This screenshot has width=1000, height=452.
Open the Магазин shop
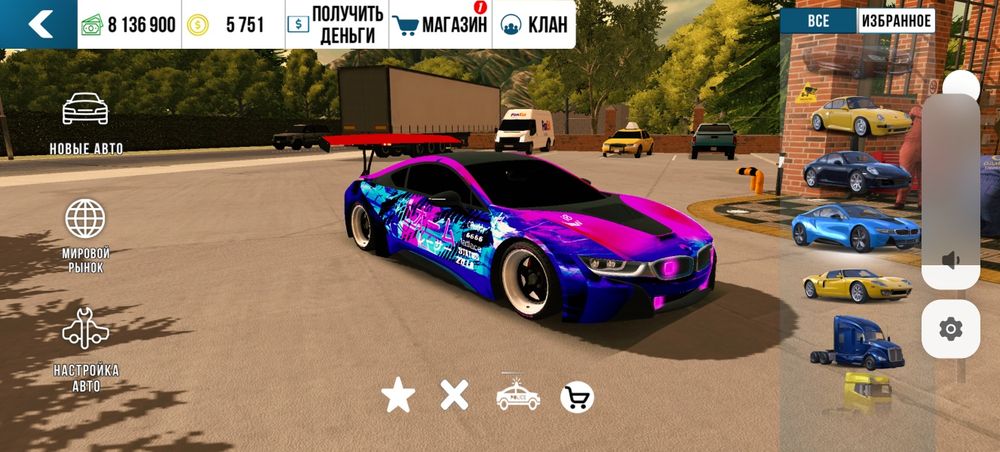(x=440, y=25)
